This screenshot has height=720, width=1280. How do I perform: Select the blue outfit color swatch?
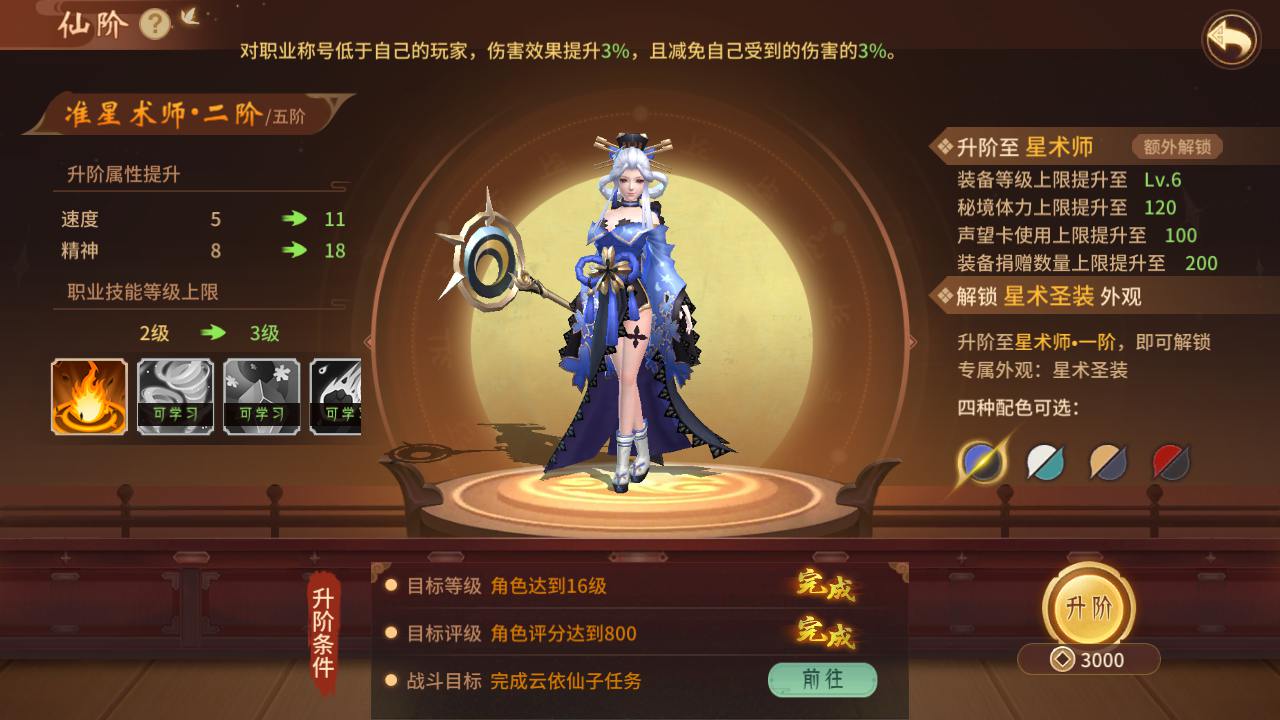point(982,461)
